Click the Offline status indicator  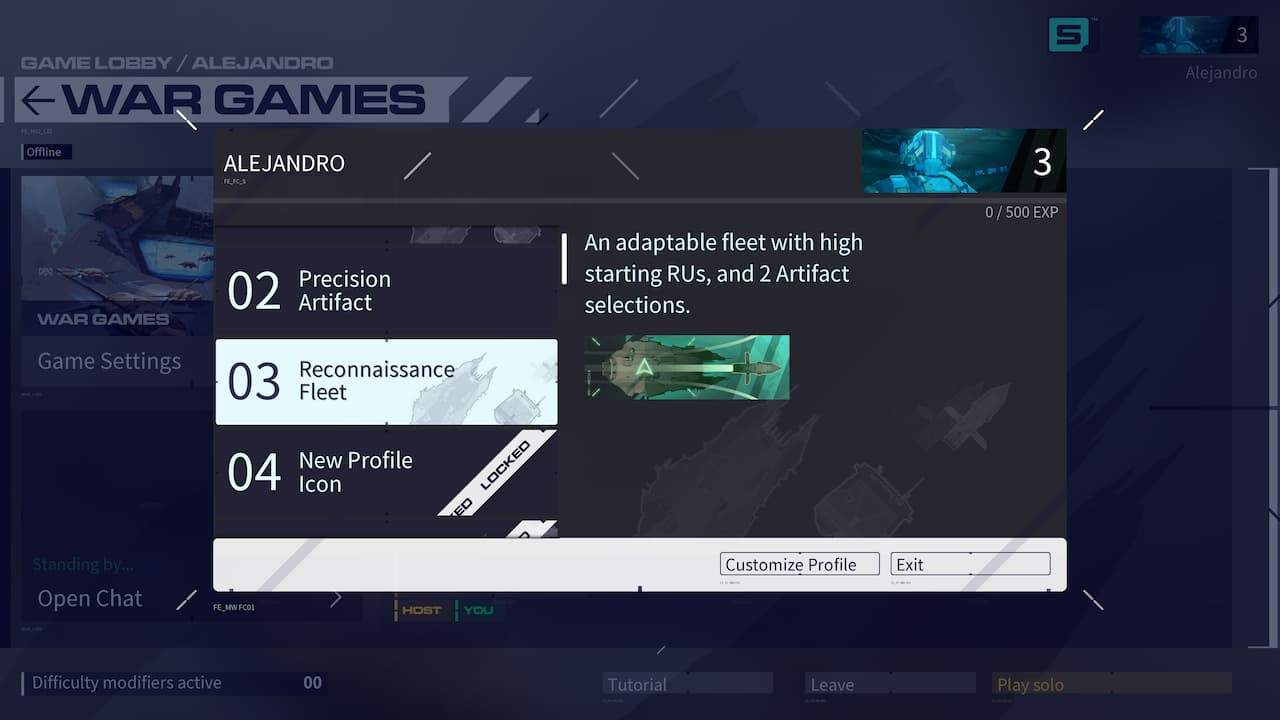tap(46, 151)
